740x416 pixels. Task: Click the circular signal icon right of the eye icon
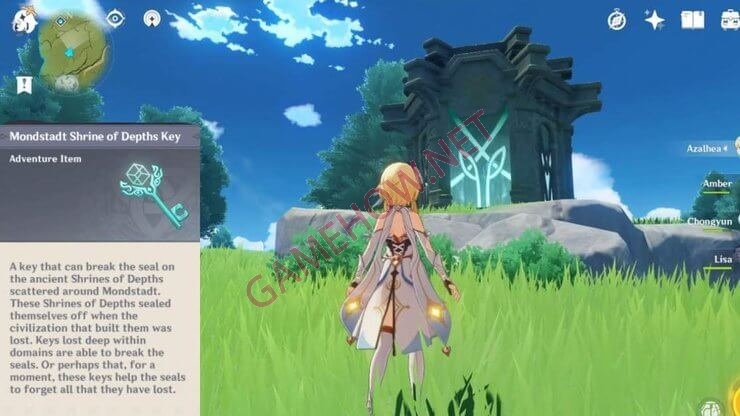152,18
